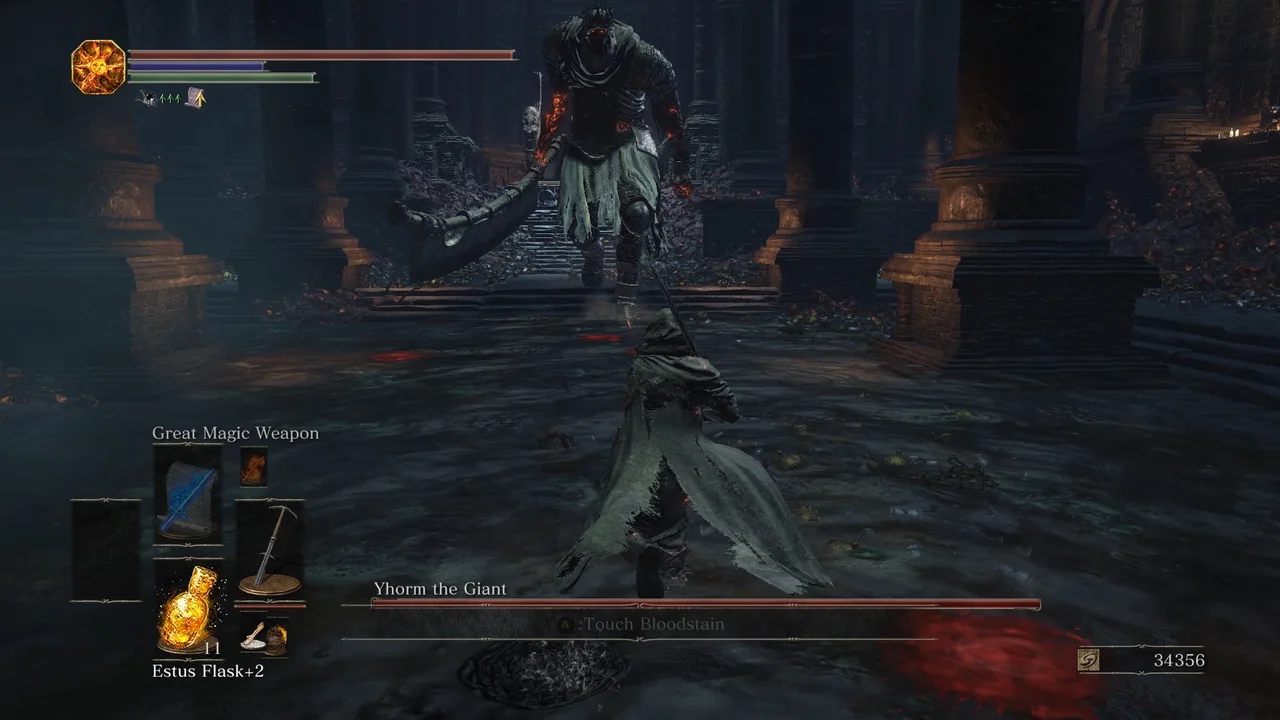Screen dimensions: 1280x720
Task: Click the Great Magic Weapon spell name text
Action: pos(235,433)
